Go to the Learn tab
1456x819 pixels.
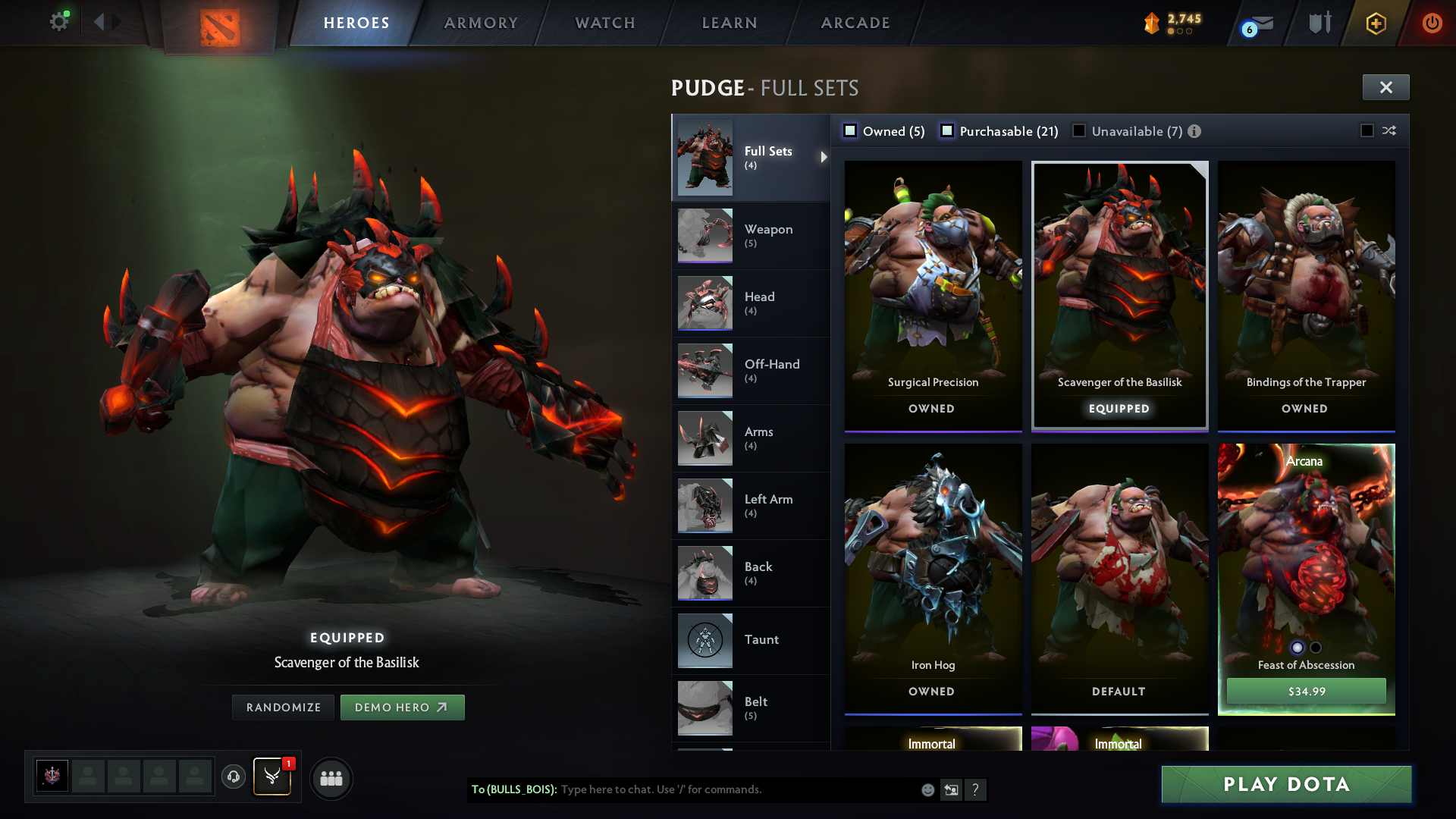[730, 23]
